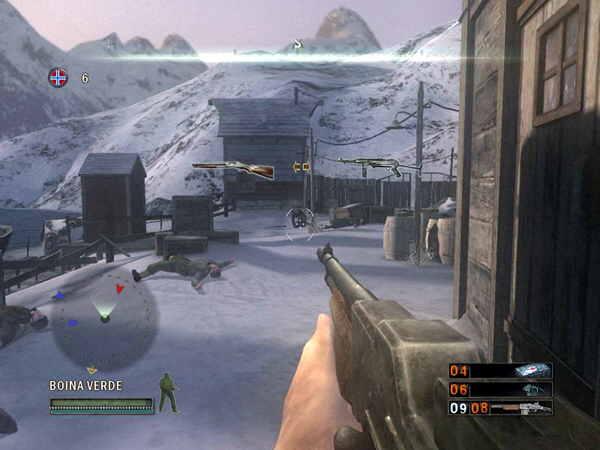Screen dimensions: 600x450
Task: Click the compass arrow at top center
Action: click(x=296, y=44)
